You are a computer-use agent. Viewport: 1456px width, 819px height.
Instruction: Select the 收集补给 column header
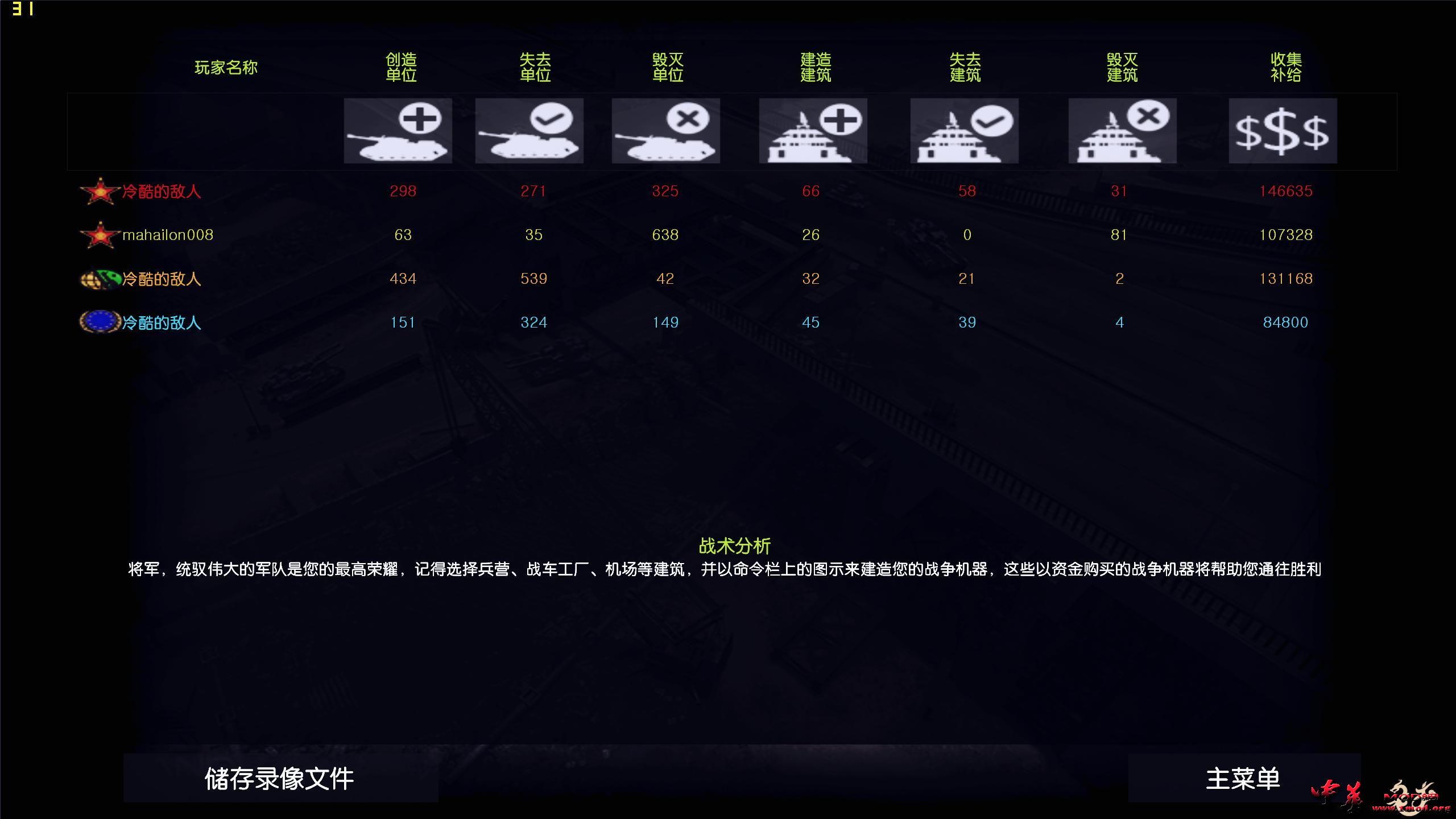point(1285,67)
